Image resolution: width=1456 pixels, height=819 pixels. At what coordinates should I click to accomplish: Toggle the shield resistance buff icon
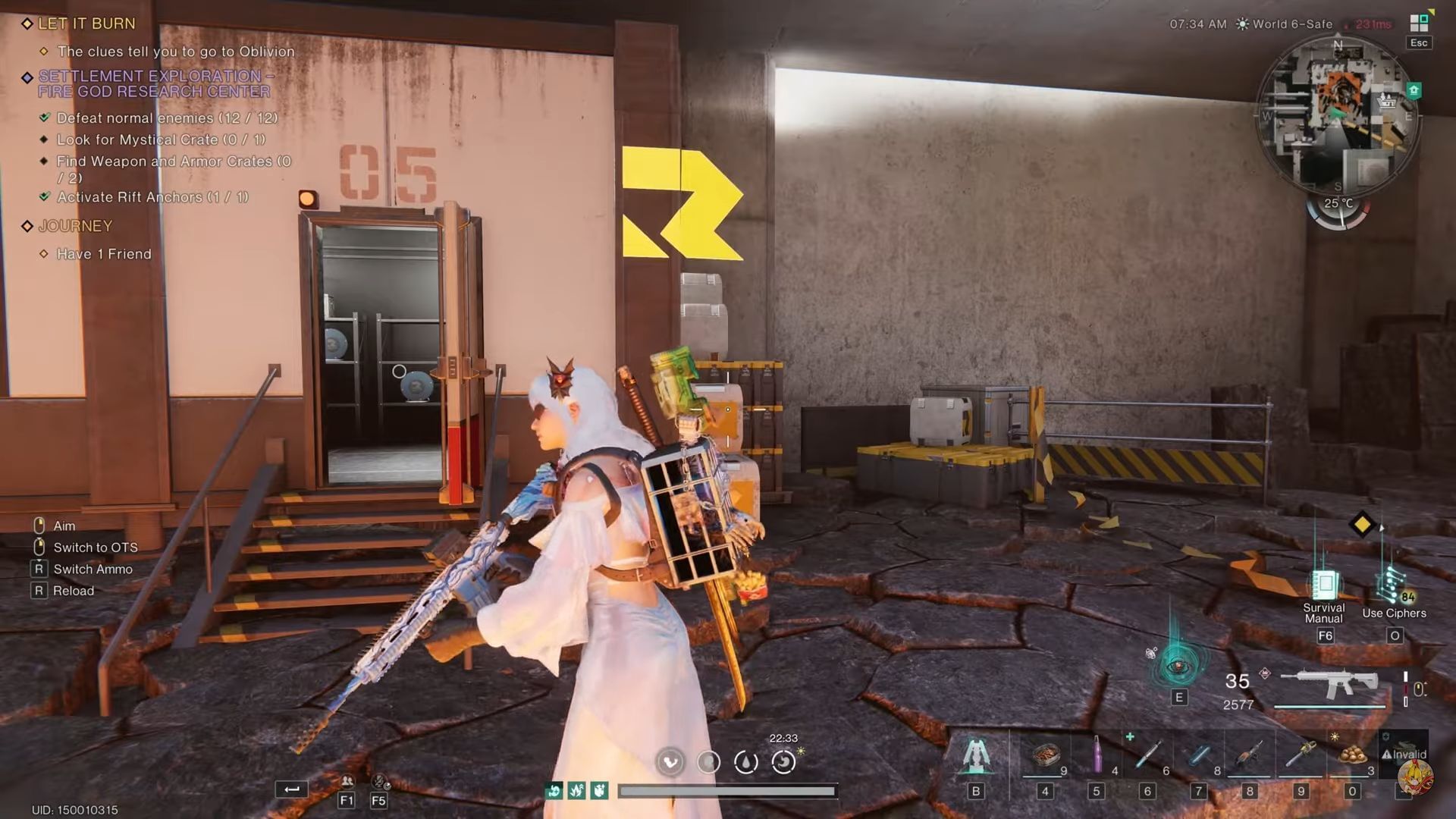point(598,790)
